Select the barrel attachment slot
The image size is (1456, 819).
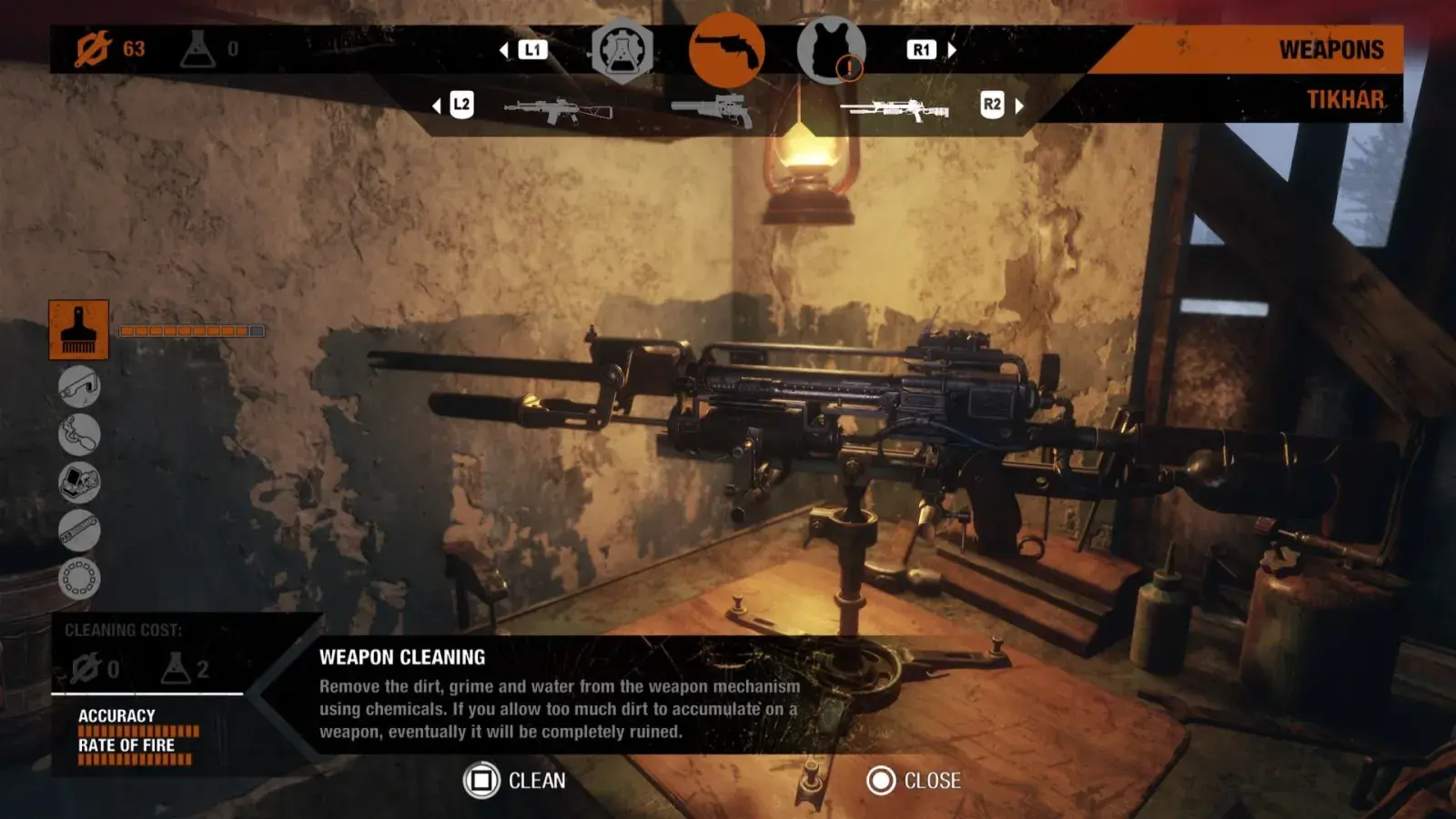tap(79, 531)
